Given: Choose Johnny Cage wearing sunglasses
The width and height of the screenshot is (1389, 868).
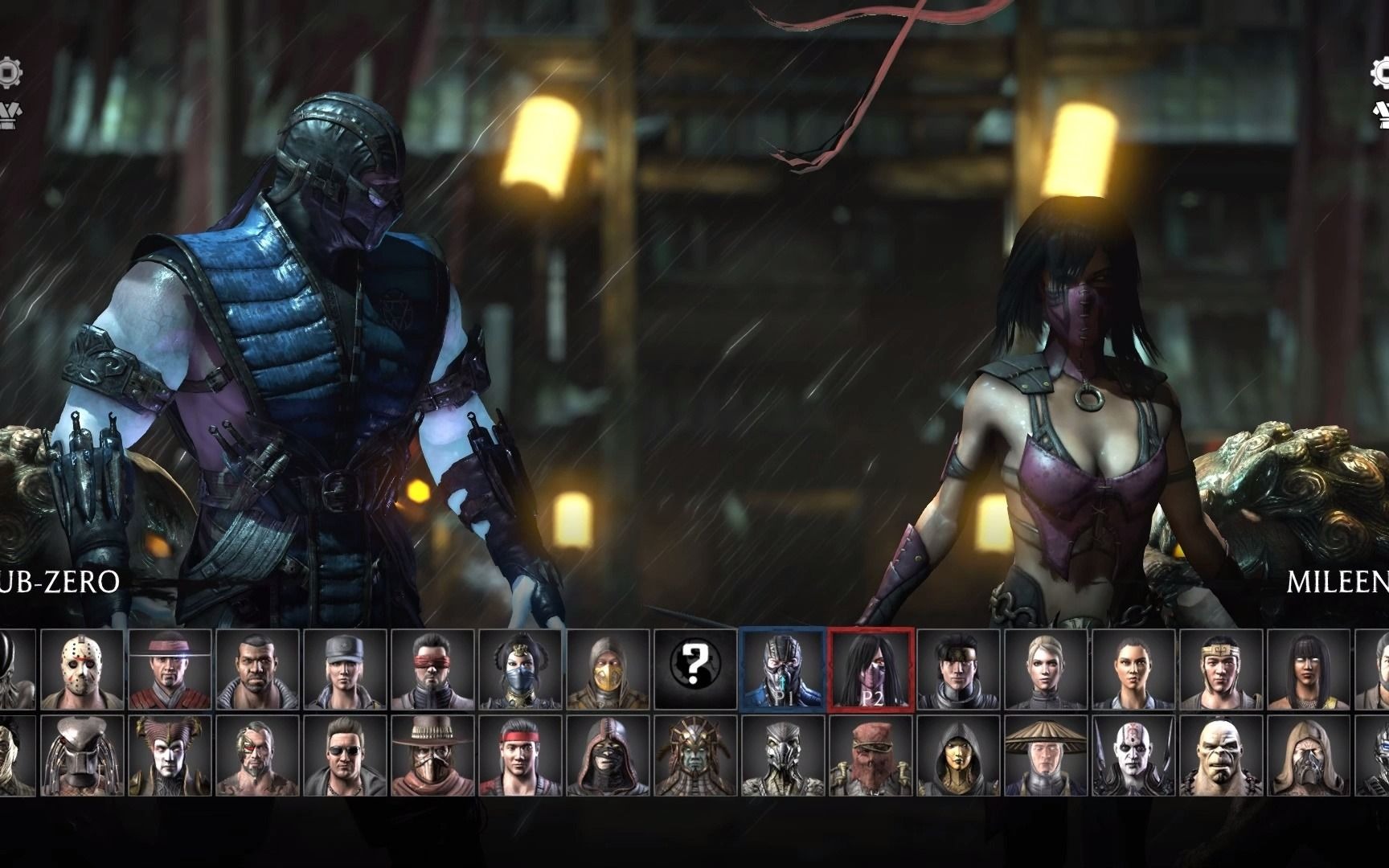Looking at the screenshot, I should (346, 756).
